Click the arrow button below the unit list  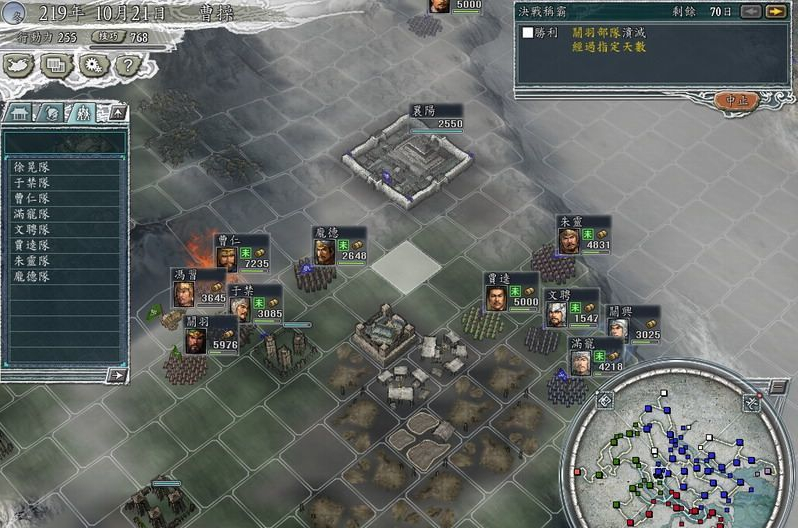coord(117,375)
